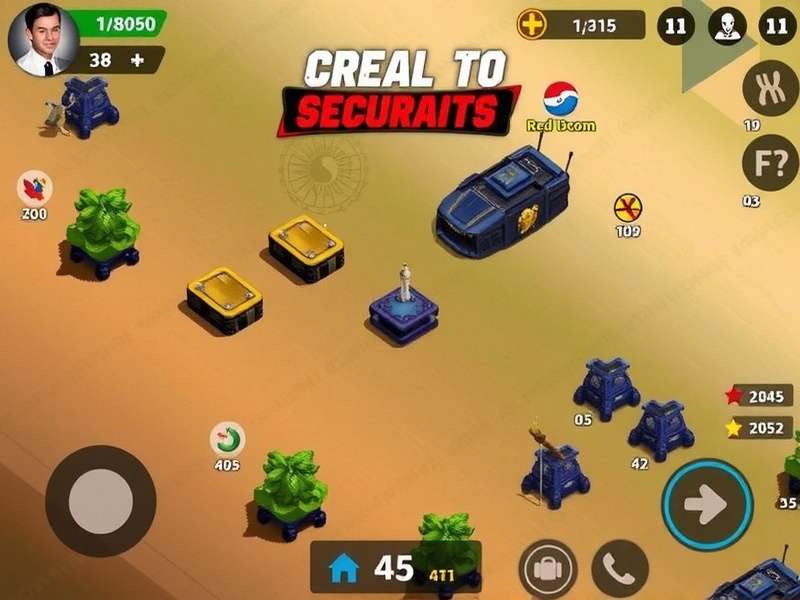Screen dimensions: 800x600
Task: Click the blue home icon
Action: [343, 568]
